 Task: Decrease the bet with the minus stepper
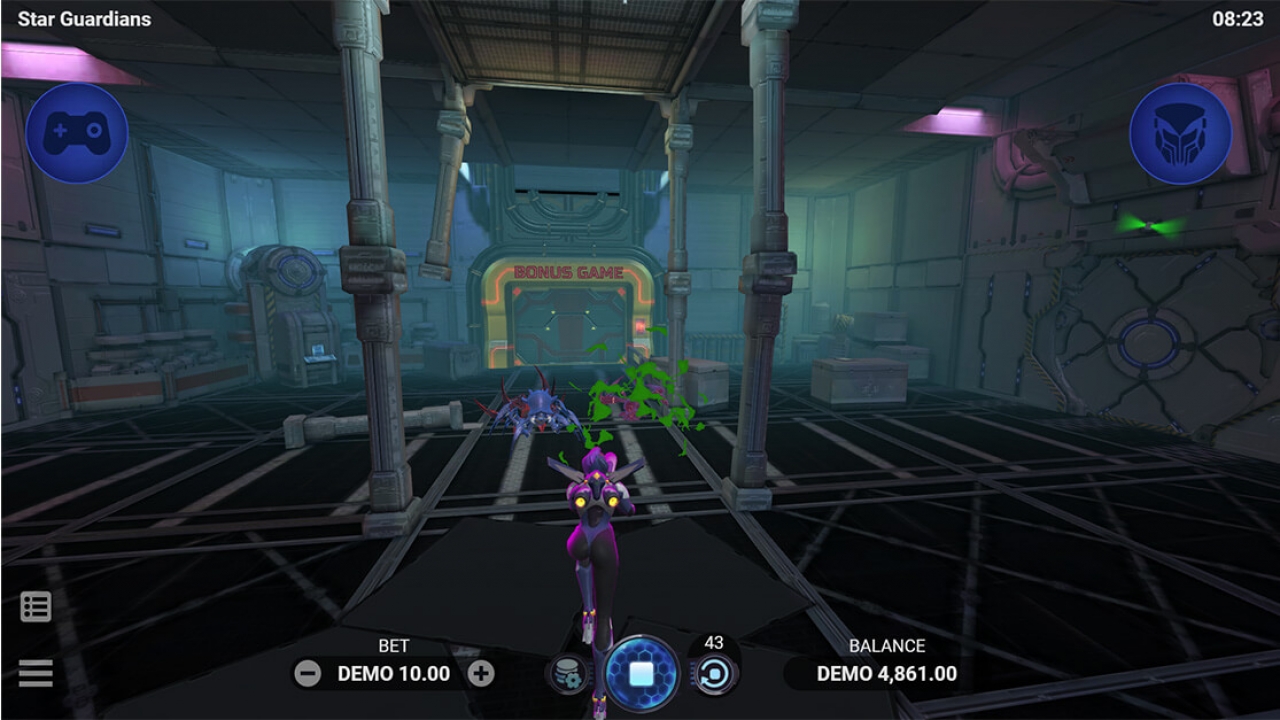(309, 674)
